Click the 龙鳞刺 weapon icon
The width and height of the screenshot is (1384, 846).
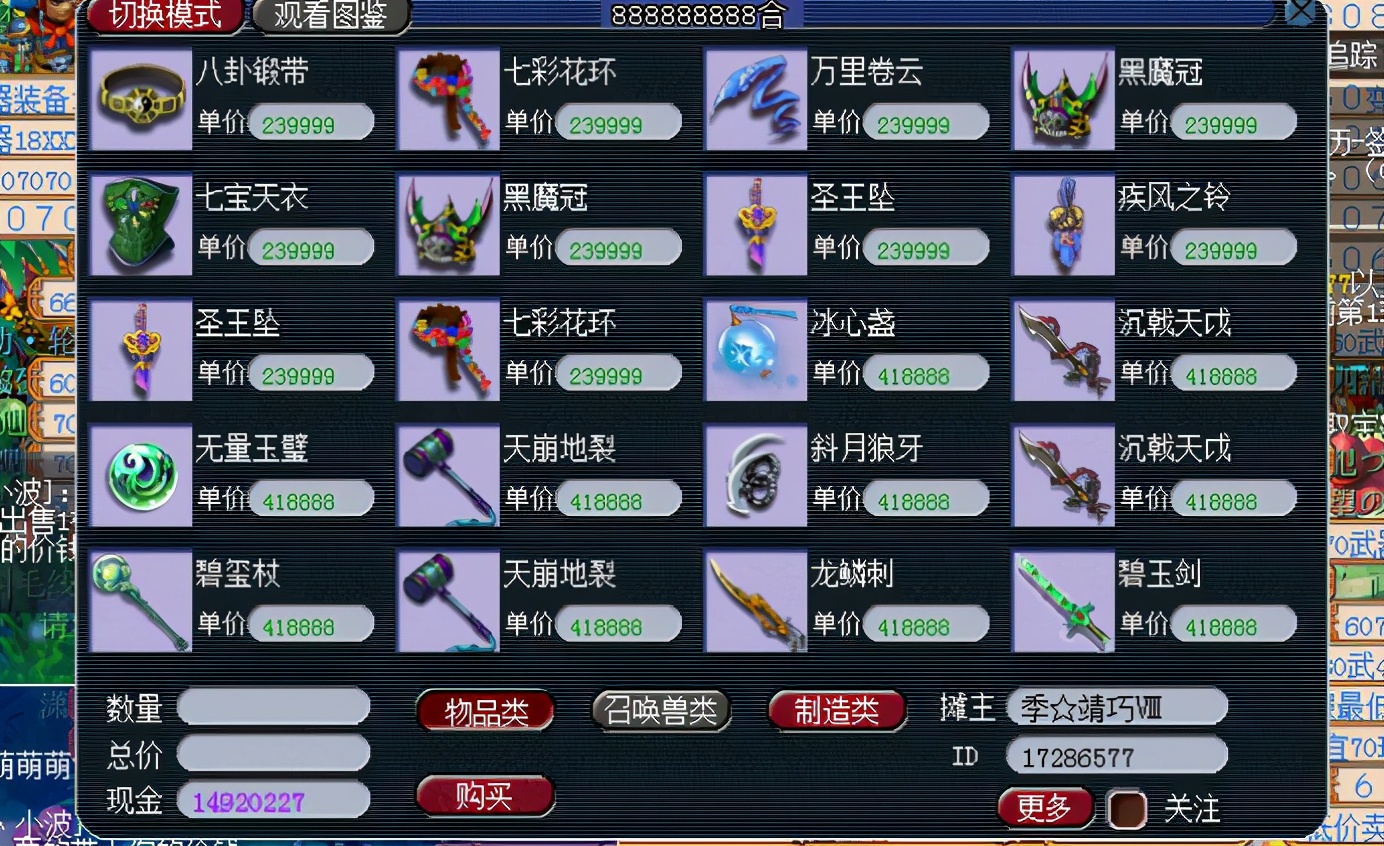coord(755,600)
